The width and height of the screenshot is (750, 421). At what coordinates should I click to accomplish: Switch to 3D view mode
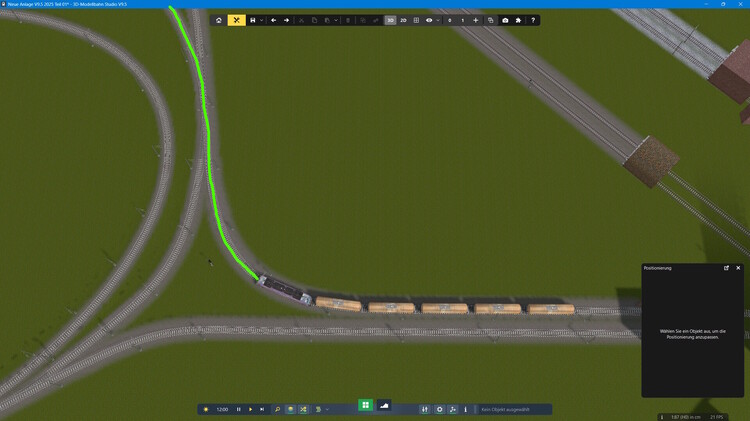(390, 20)
